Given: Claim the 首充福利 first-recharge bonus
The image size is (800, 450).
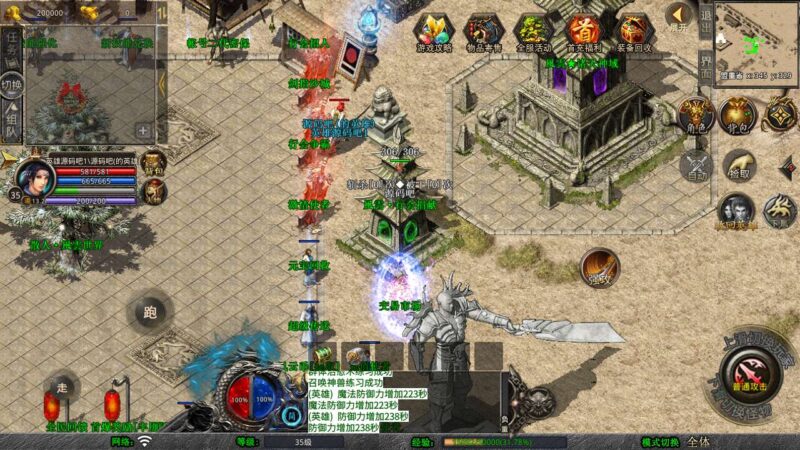Looking at the screenshot, I should [581, 32].
